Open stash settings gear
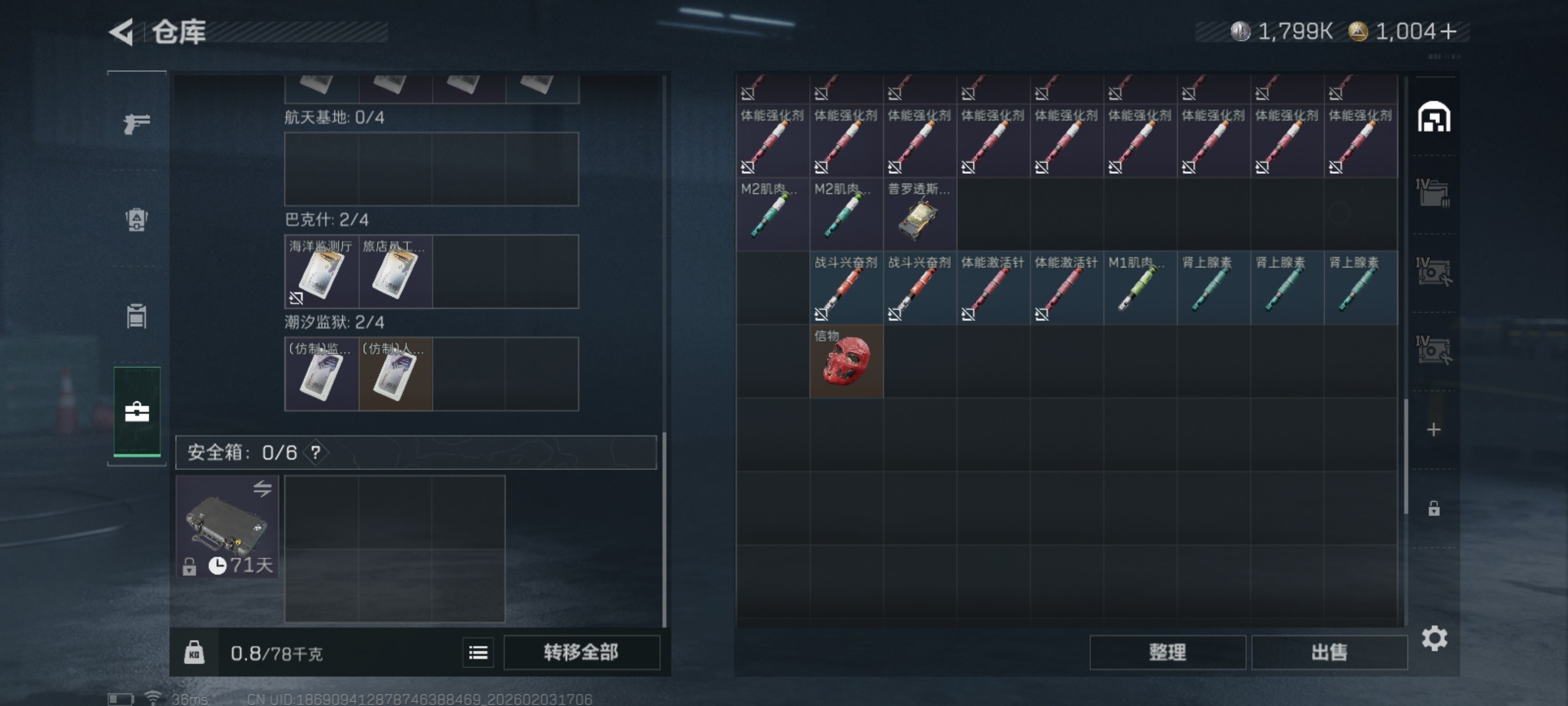 pyautogui.click(x=1434, y=639)
